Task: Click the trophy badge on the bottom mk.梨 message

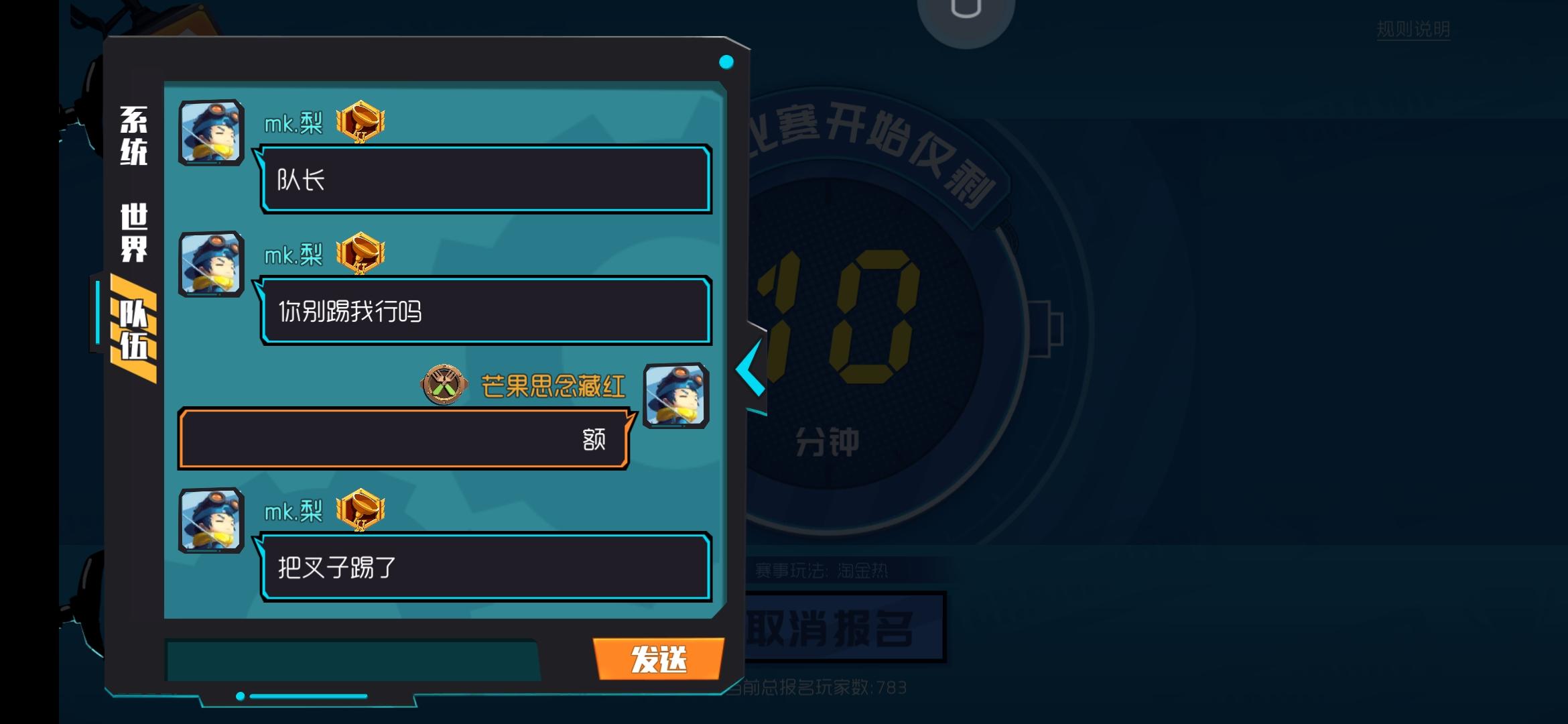Action: coord(359,509)
